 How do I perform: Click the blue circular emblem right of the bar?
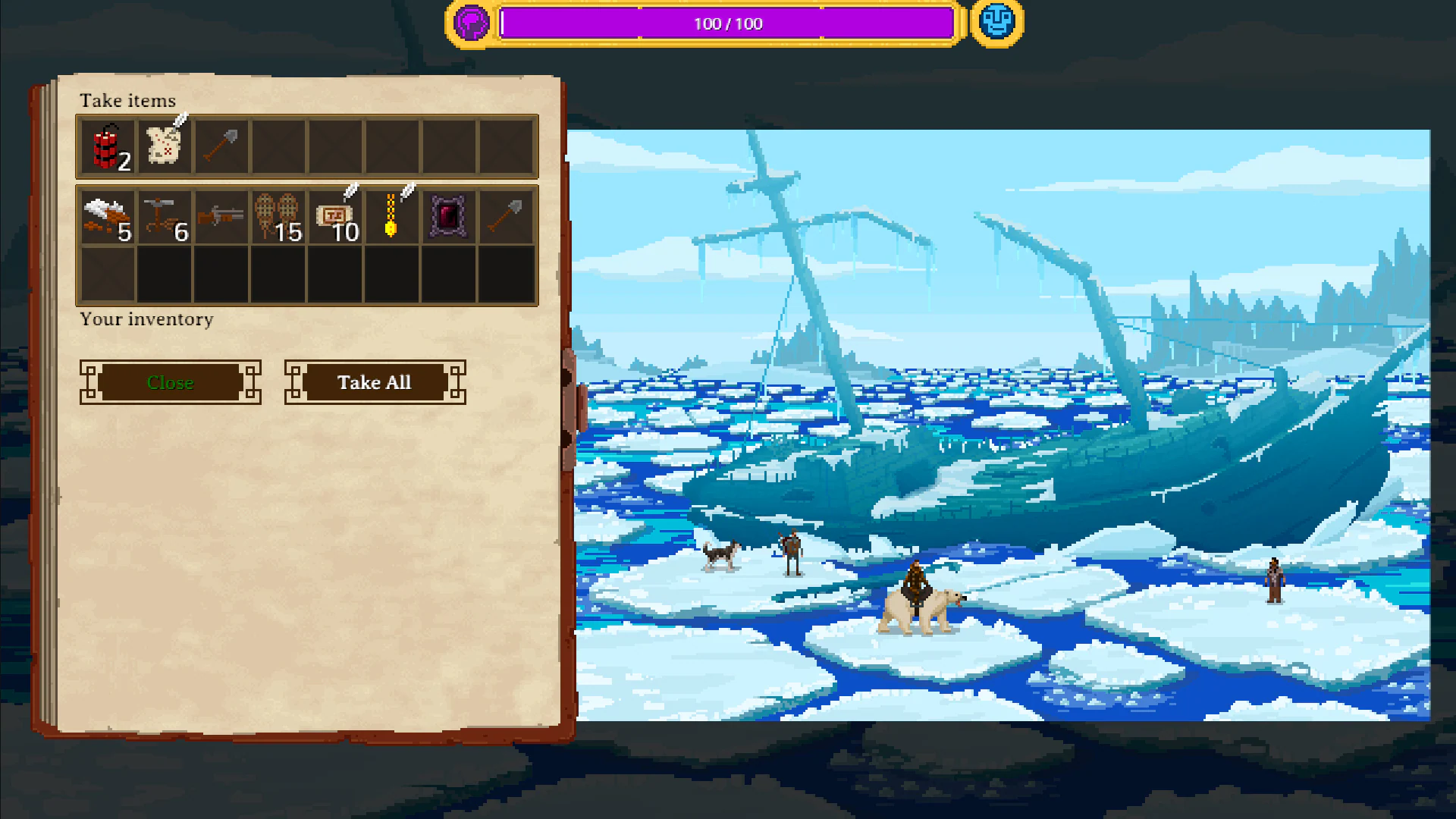coord(996,23)
